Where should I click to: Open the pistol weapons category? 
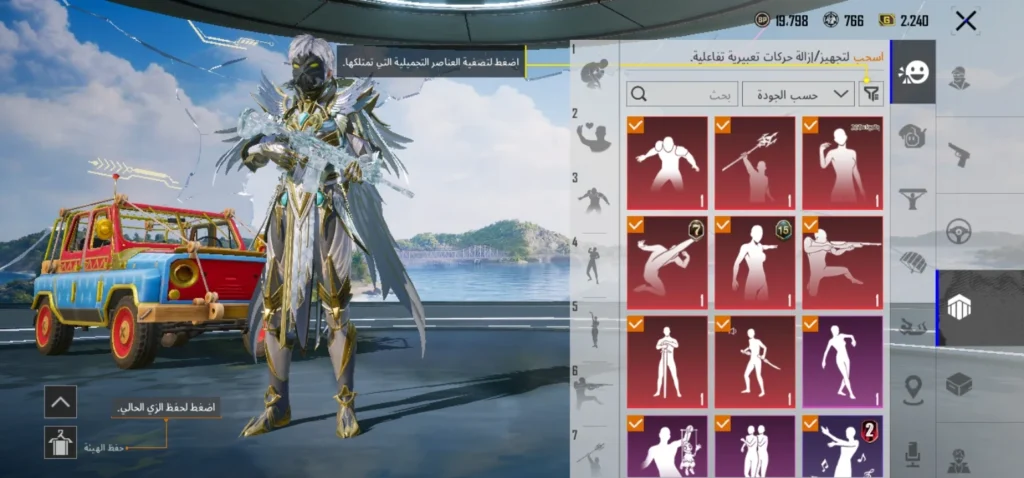(959, 154)
